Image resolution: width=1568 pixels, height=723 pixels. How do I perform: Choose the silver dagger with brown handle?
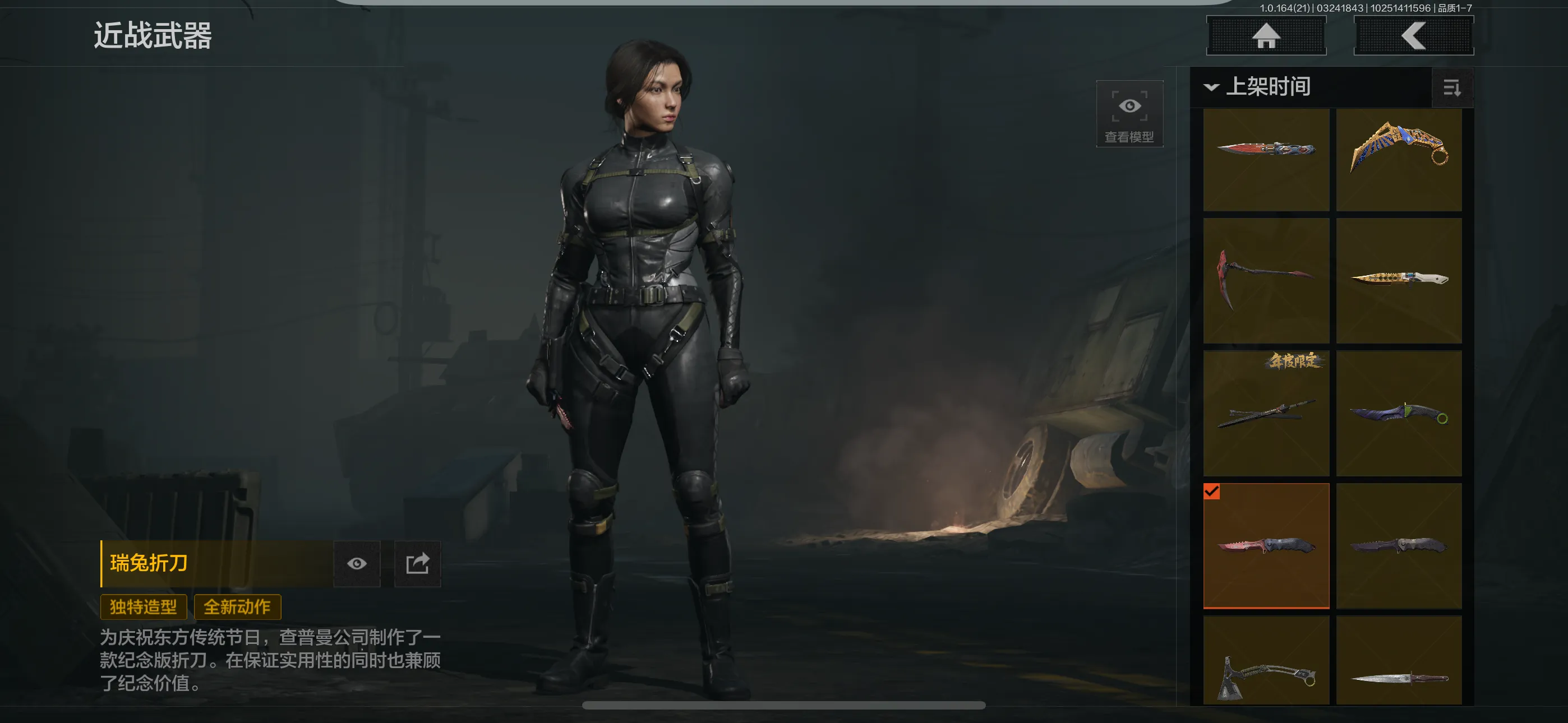pos(1399,660)
